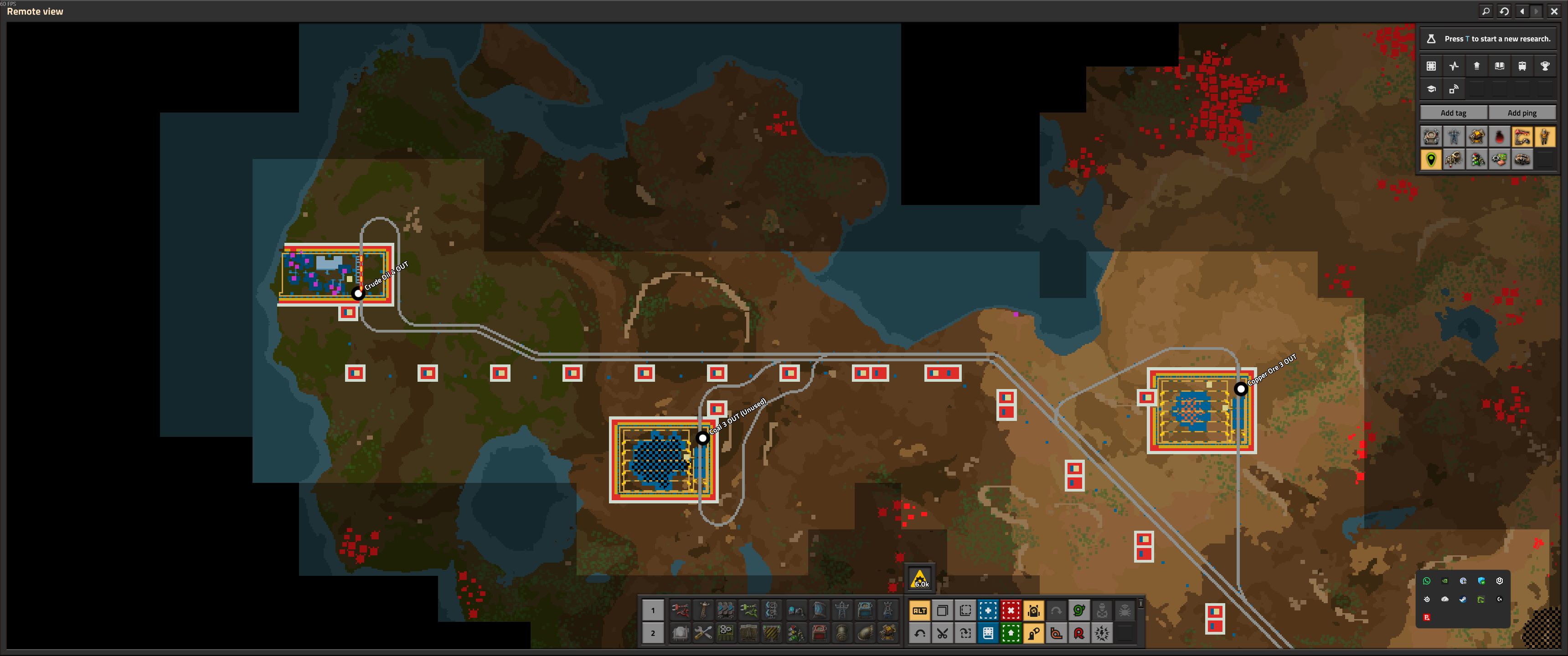This screenshot has width=1568, height=656.
Task: Pick the cut tool from the shortcut bar
Action: pyautogui.click(x=943, y=634)
